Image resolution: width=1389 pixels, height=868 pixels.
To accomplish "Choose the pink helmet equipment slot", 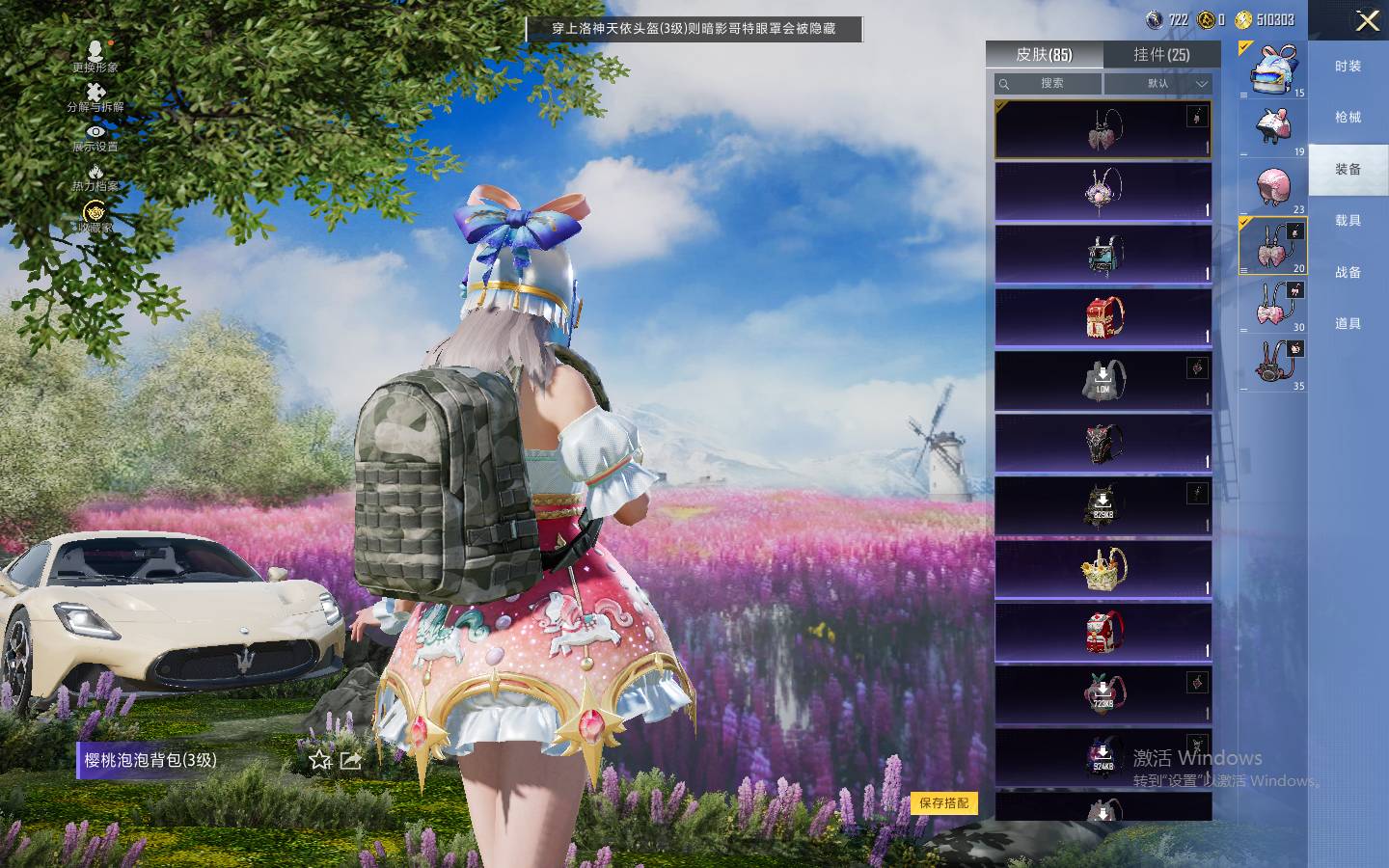I will (1273, 186).
